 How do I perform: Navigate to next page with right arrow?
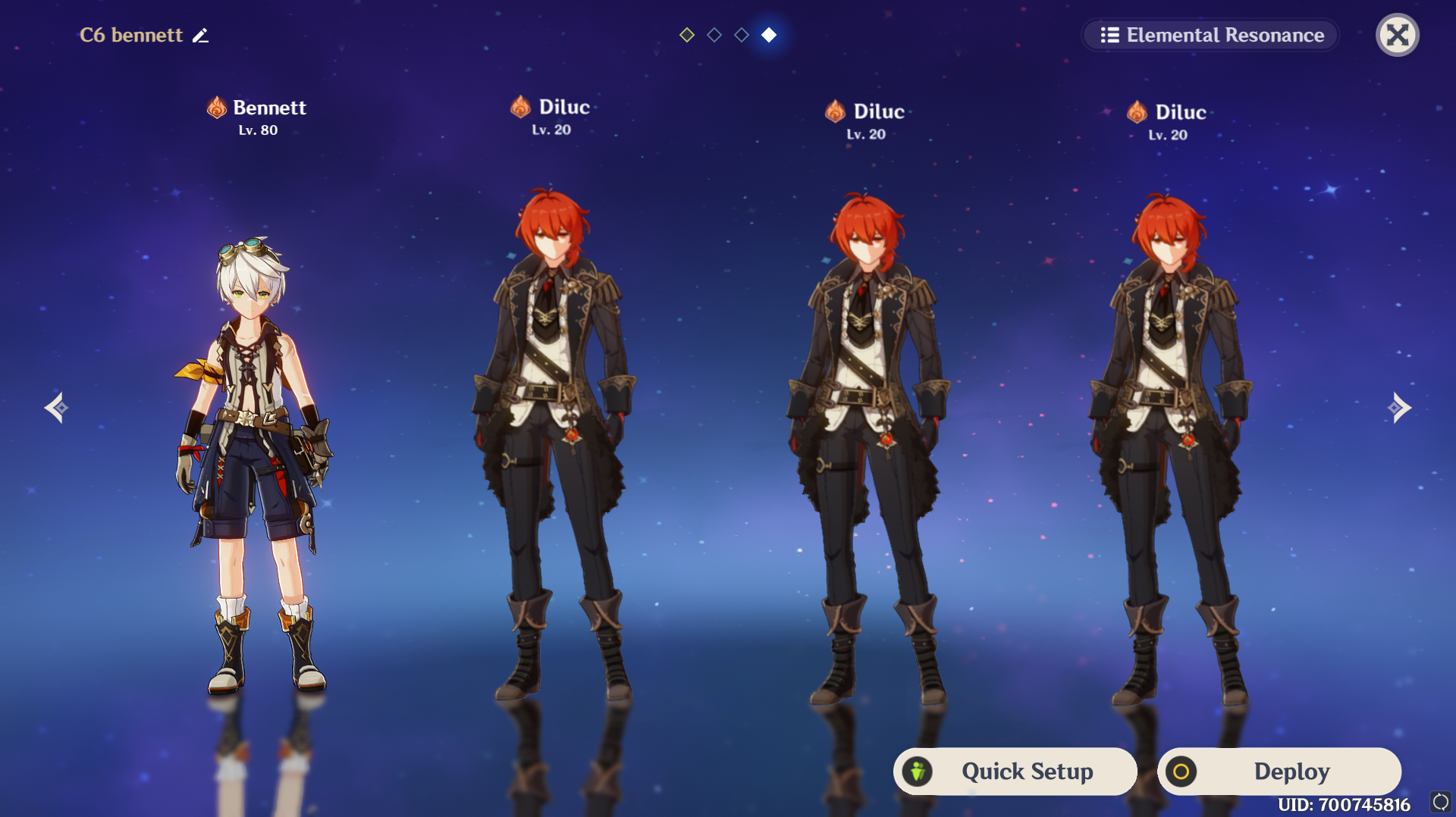[1400, 408]
